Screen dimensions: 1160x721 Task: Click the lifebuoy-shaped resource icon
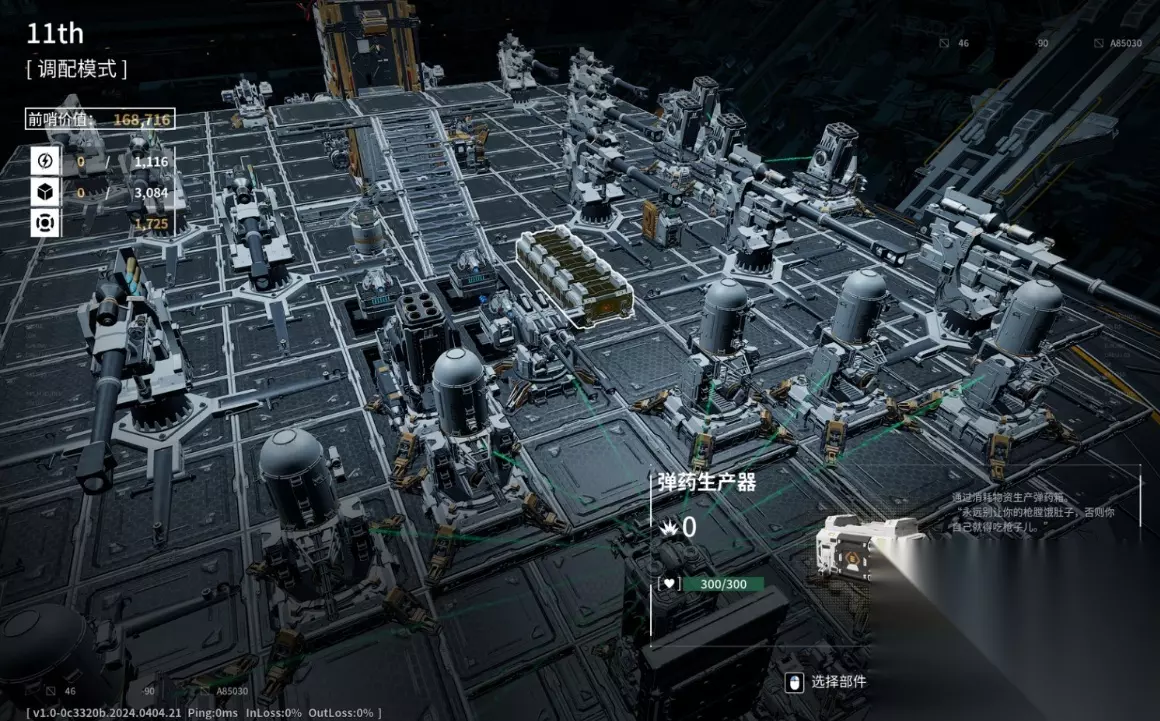tap(45, 223)
